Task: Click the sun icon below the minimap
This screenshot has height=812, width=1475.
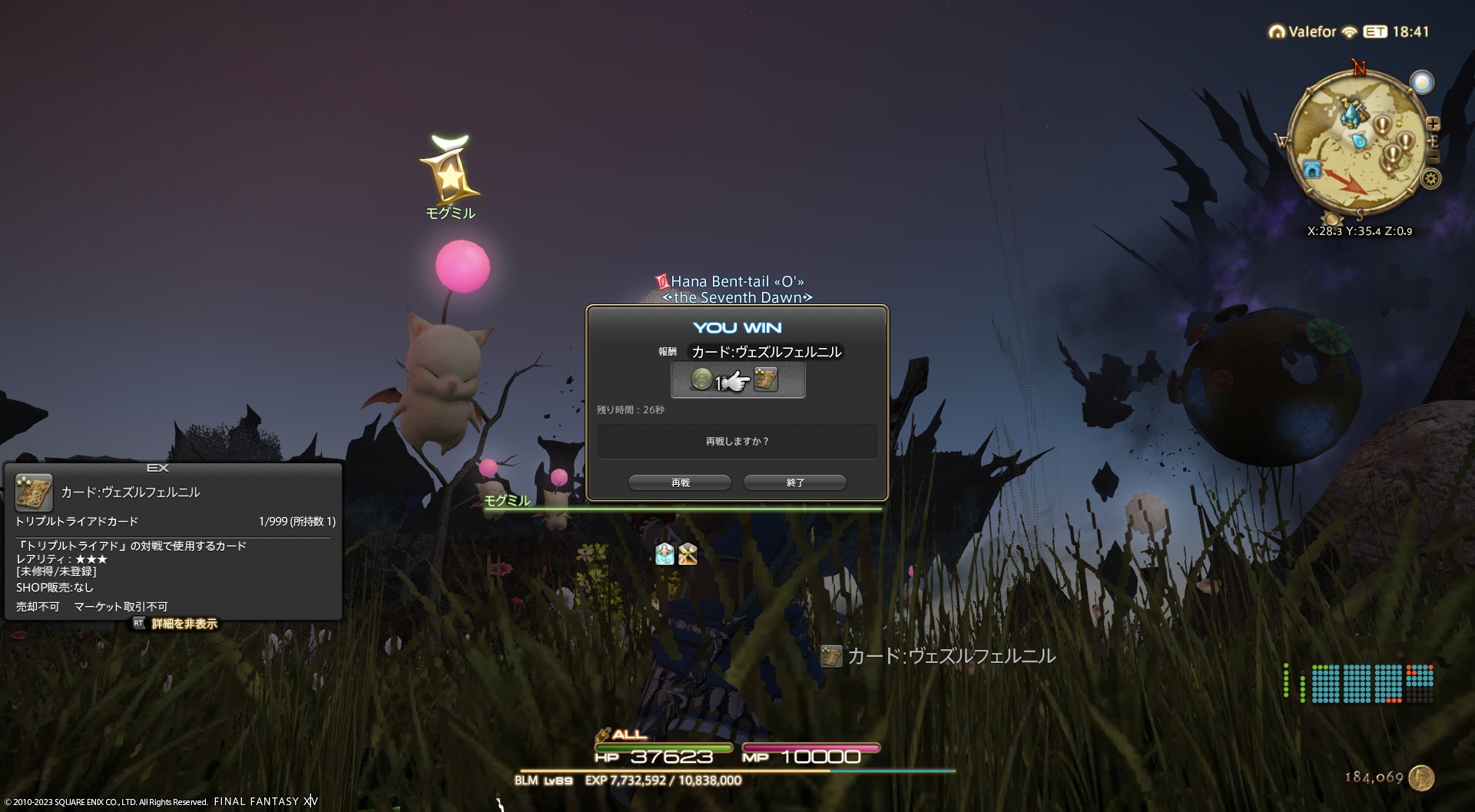Action: coord(1331,220)
